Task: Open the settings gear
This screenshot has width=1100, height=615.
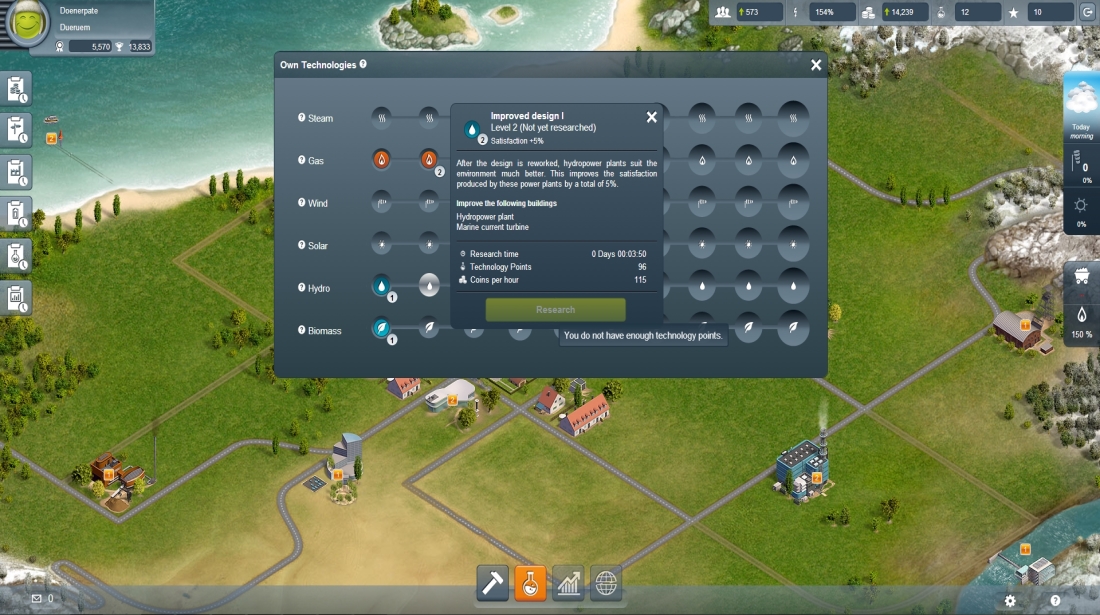Action: point(1010,600)
